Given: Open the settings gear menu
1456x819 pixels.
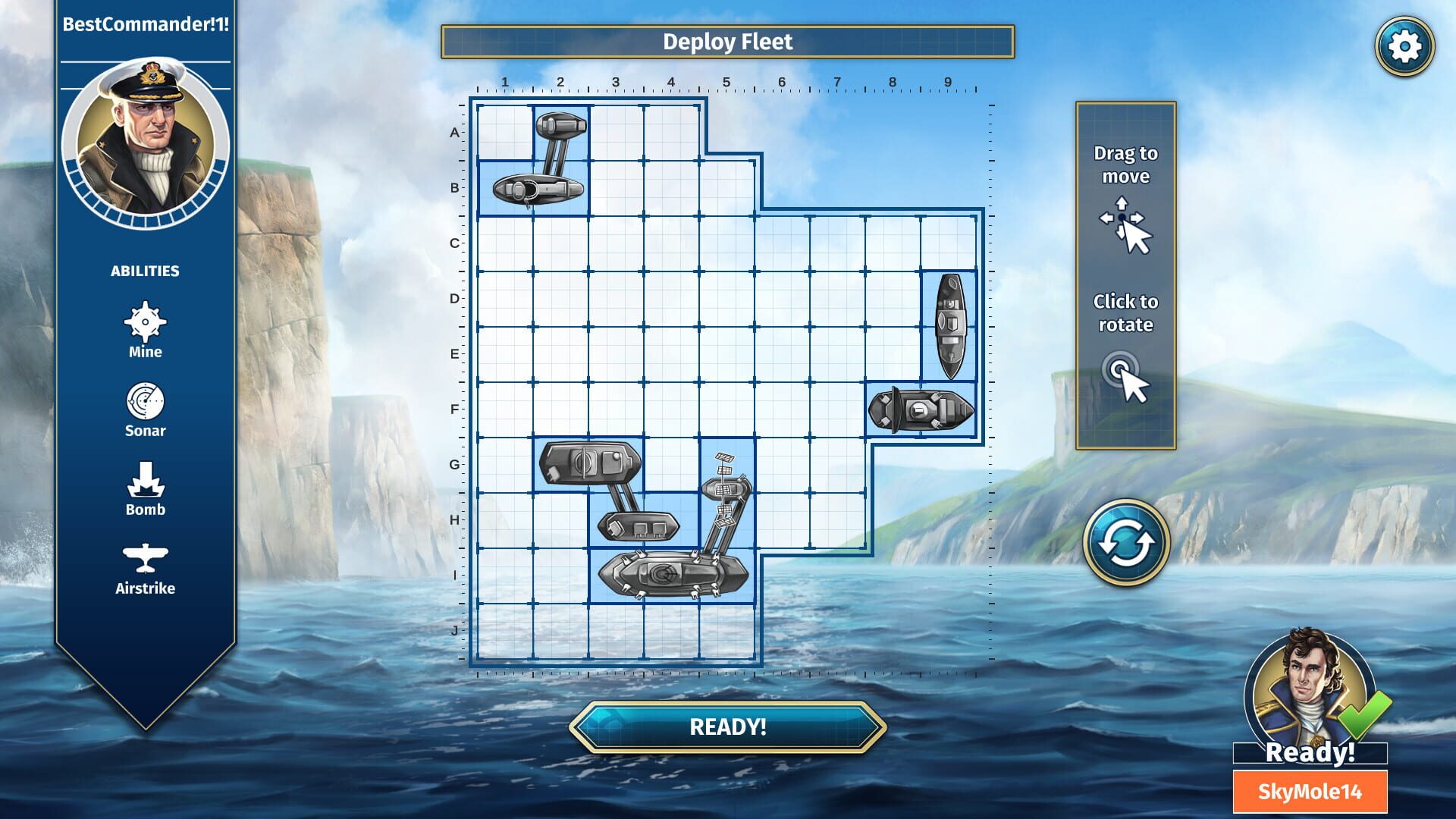Looking at the screenshot, I should point(1407,47).
